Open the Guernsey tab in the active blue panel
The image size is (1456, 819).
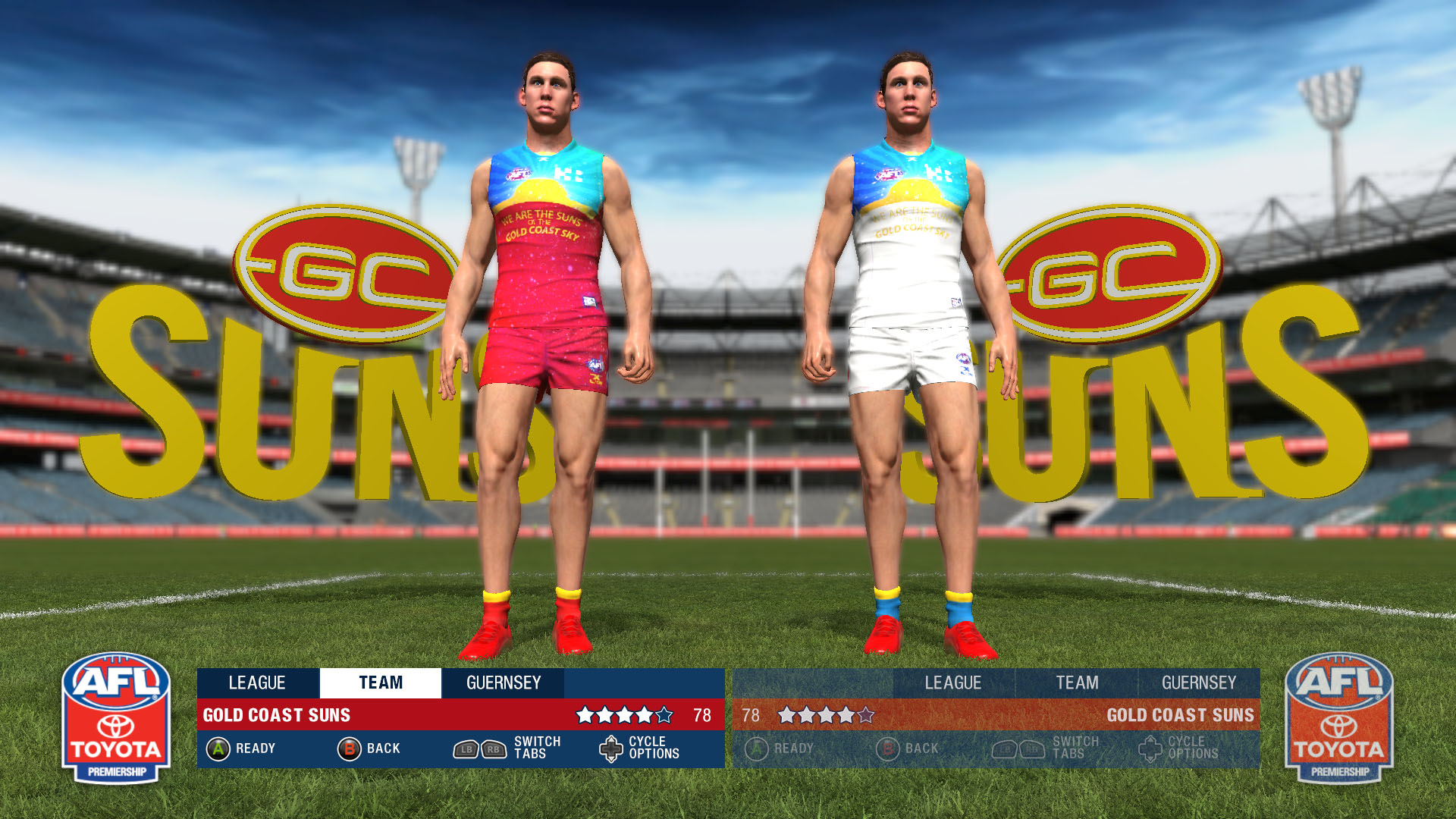click(x=504, y=683)
